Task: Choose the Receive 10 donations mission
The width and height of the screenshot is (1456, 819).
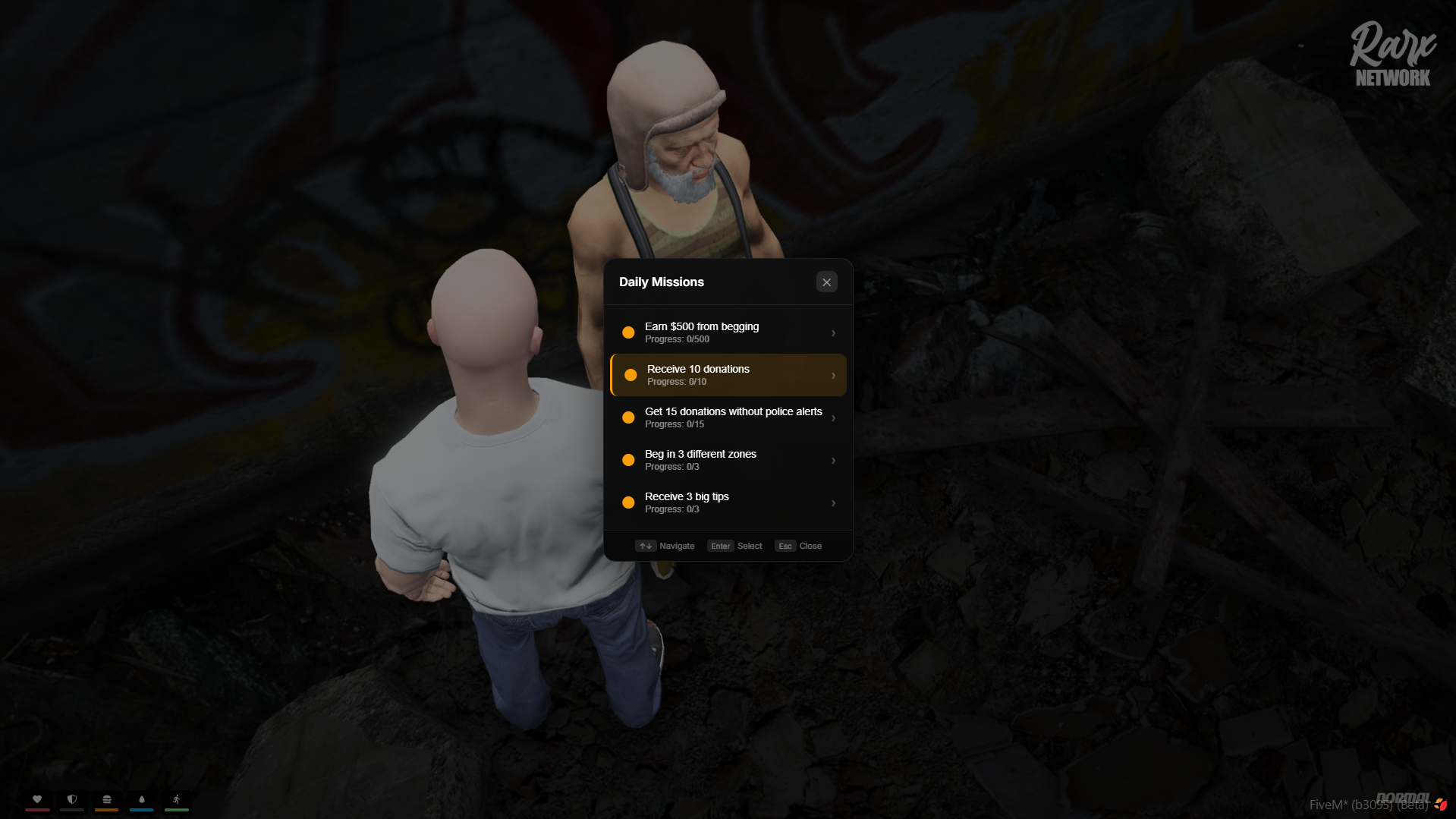Action: click(728, 375)
